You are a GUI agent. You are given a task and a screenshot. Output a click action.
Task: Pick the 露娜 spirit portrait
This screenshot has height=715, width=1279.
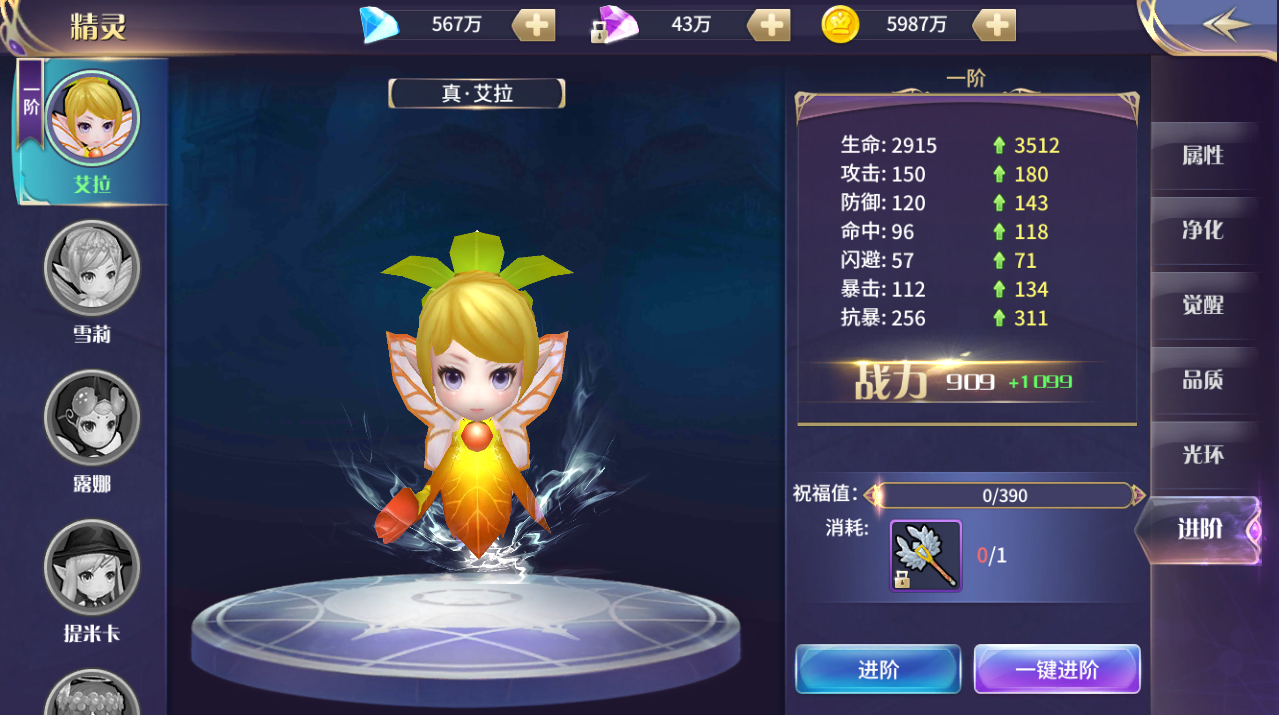click(92, 418)
